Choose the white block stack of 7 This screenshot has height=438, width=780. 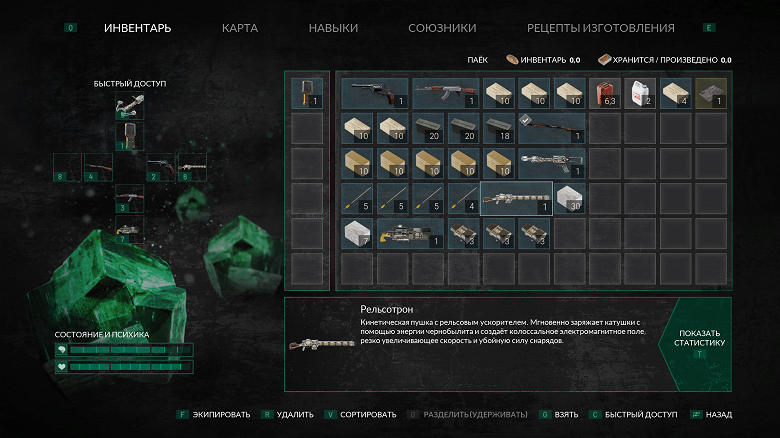click(x=357, y=233)
